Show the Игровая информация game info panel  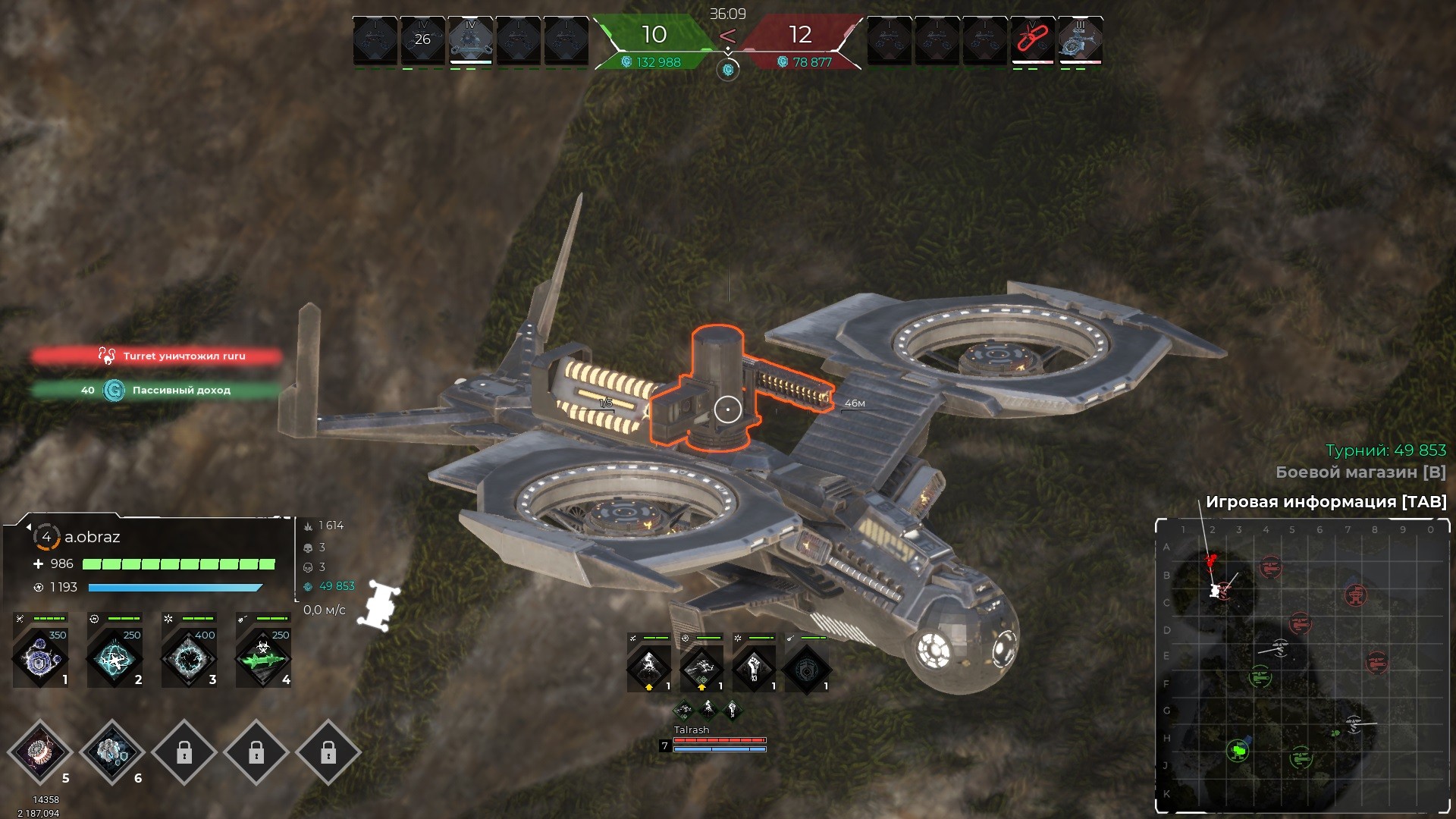point(1326,502)
